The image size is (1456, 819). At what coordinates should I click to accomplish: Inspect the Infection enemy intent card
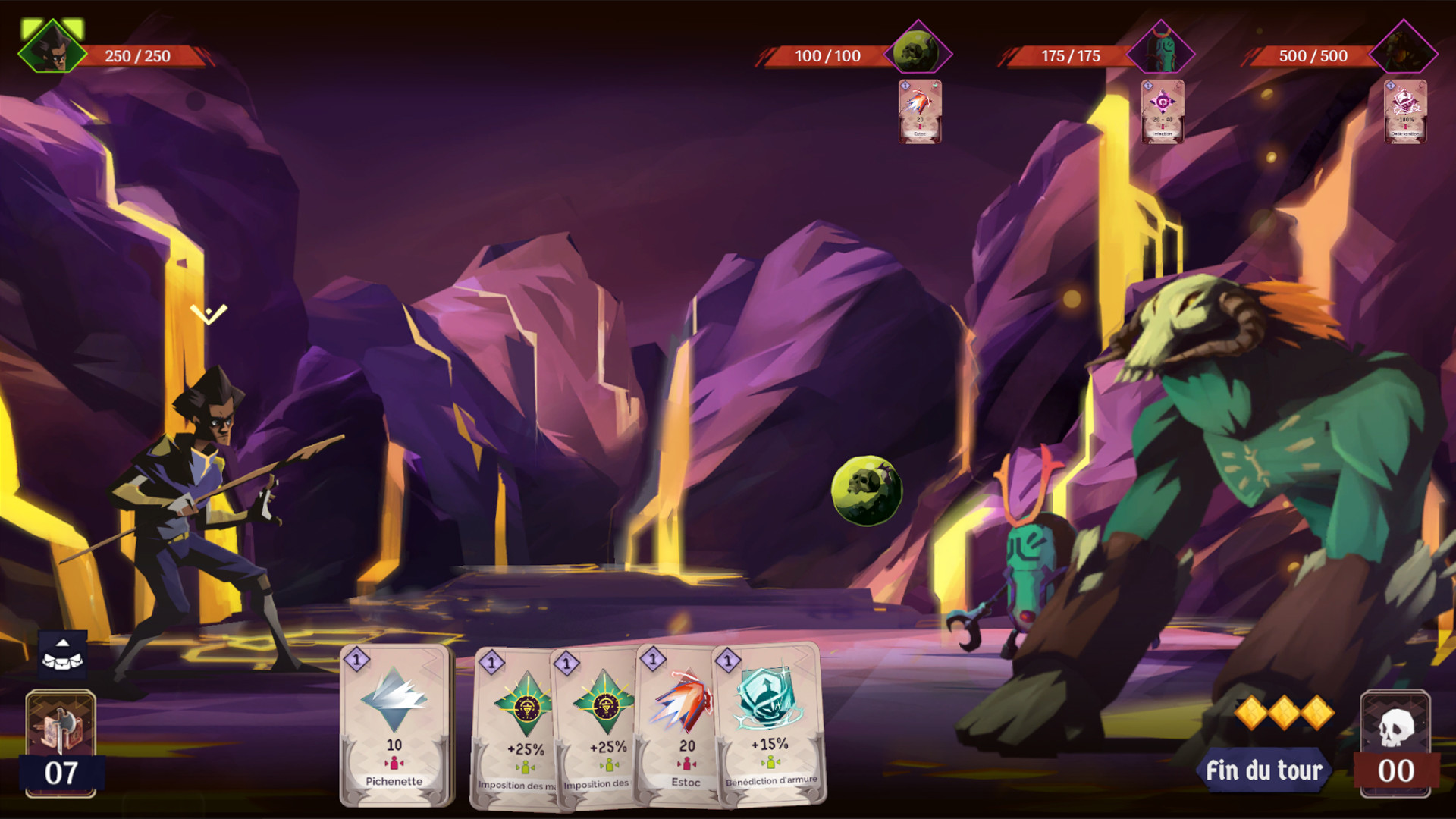click(1163, 111)
